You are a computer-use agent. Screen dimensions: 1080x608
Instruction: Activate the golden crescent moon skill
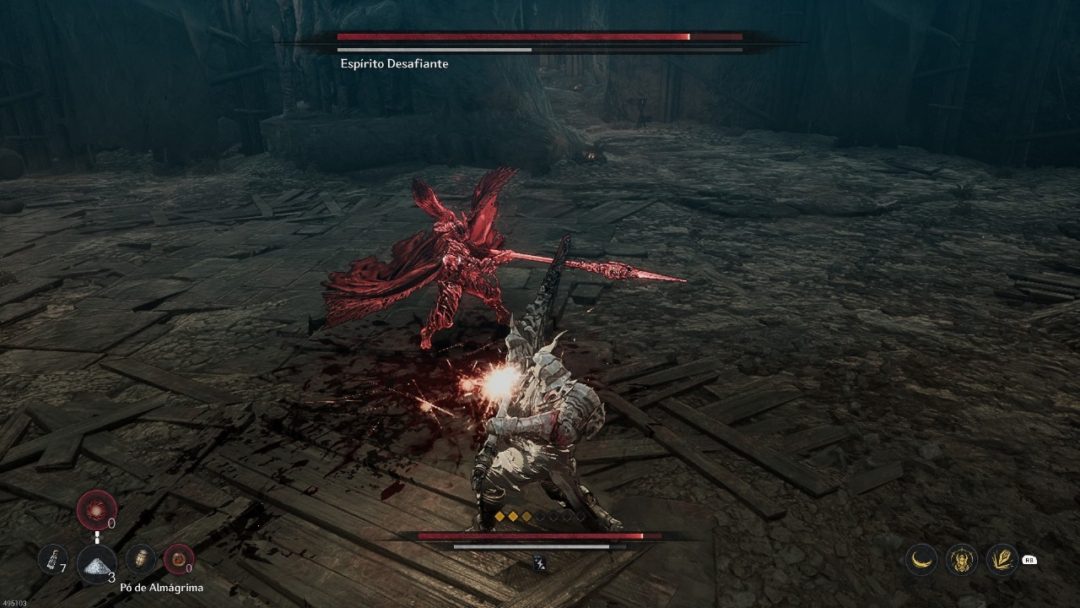coord(922,560)
